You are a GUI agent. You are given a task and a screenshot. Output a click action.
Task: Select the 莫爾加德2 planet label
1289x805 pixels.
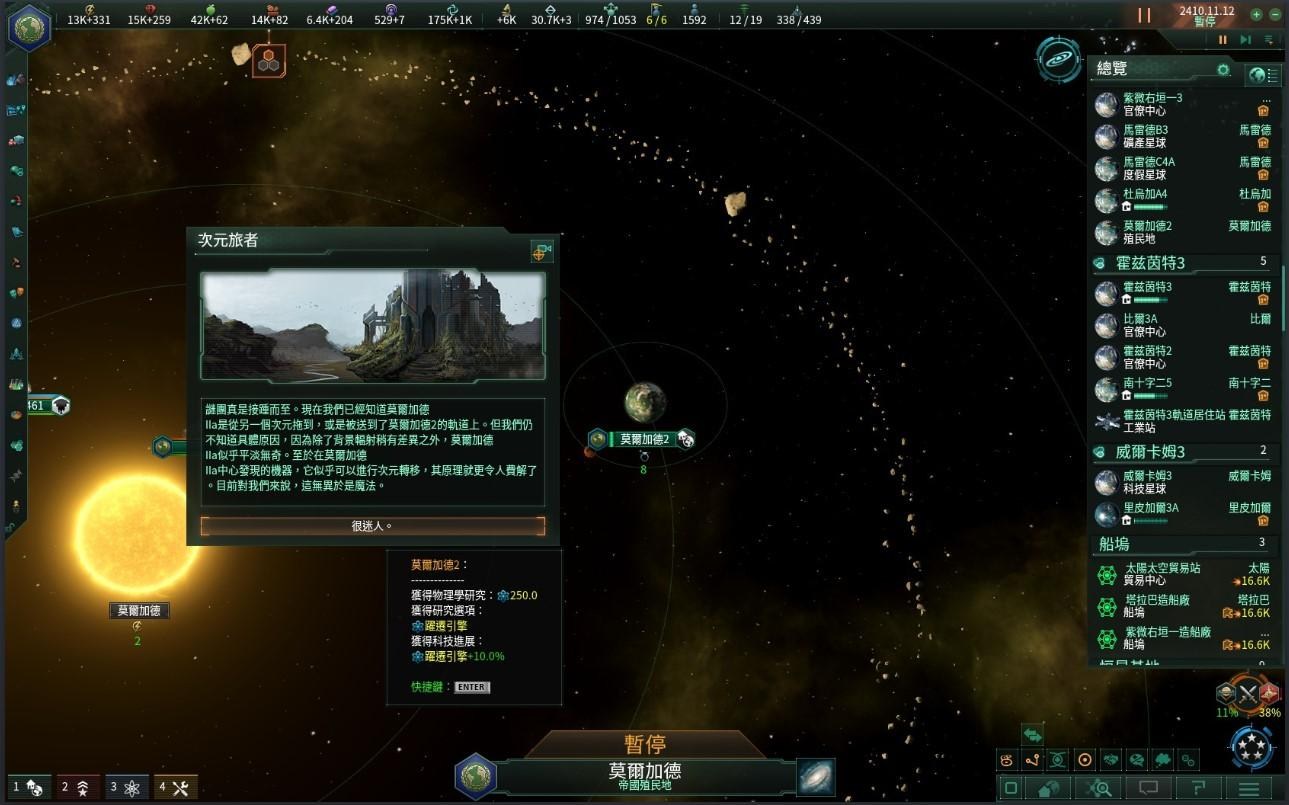pos(643,439)
